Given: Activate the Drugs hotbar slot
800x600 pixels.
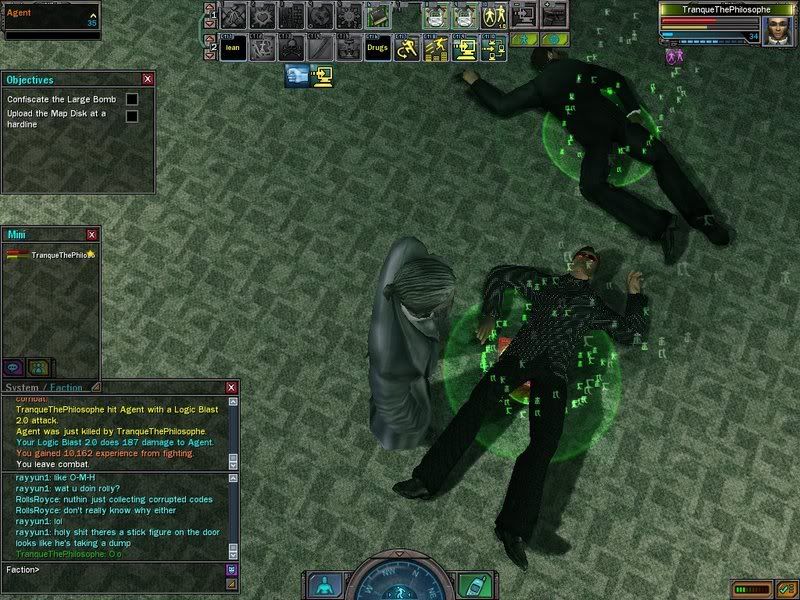Looking at the screenshot, I should click(x=378, y=47).
